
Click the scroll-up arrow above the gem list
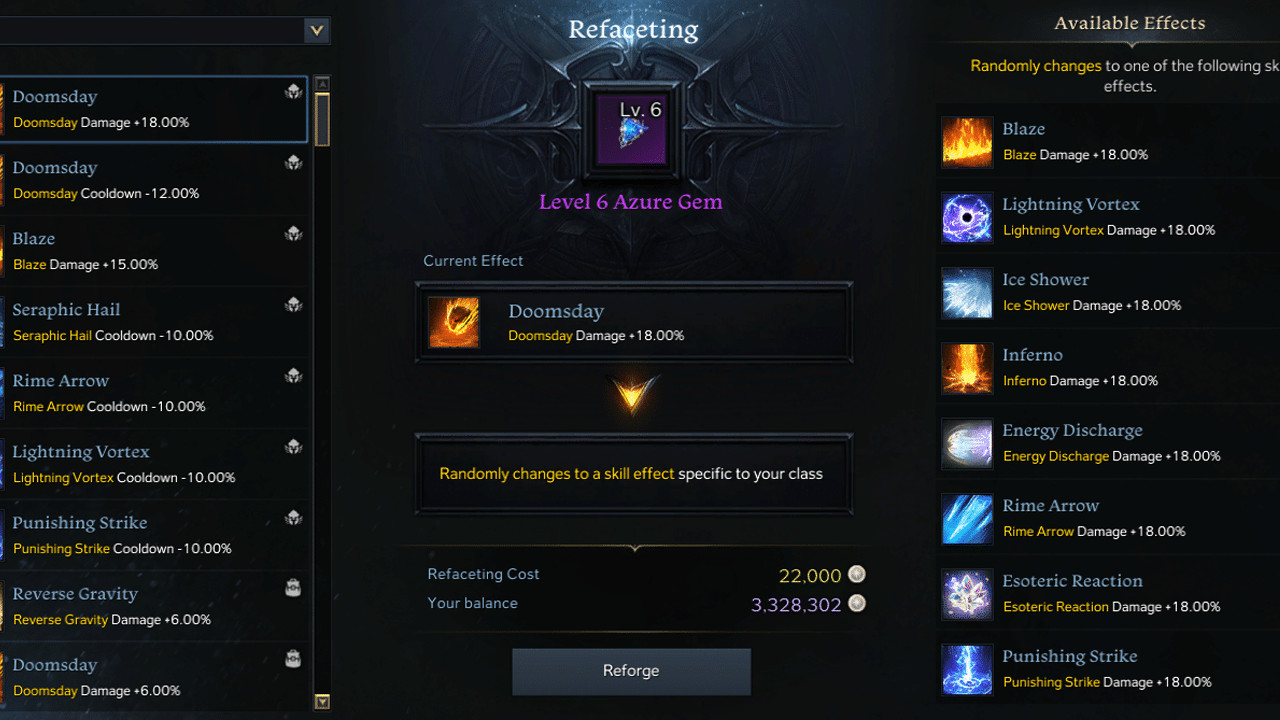coord(322,80)
